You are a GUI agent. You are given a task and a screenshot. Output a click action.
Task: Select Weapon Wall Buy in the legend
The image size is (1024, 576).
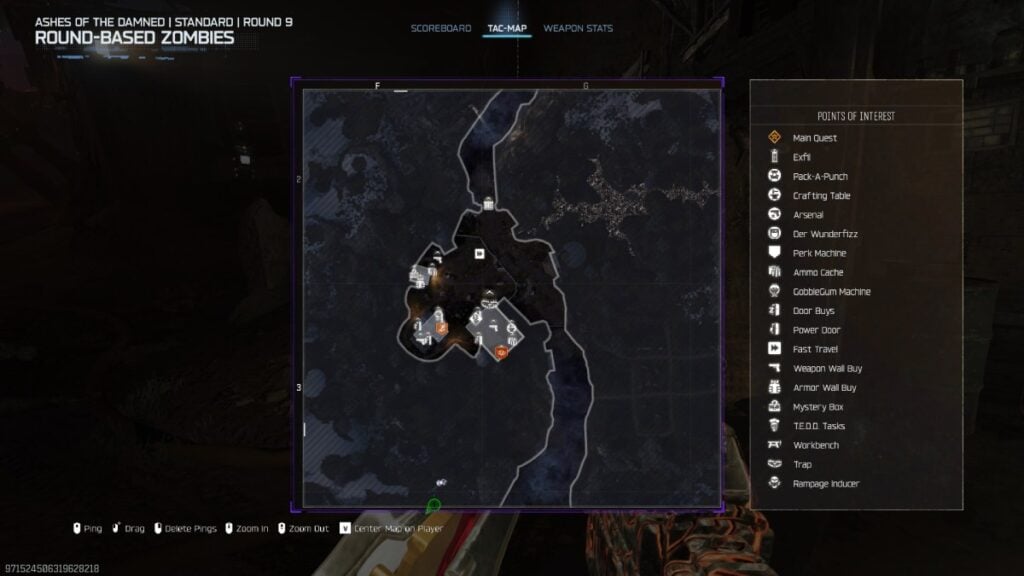[826, 368]
